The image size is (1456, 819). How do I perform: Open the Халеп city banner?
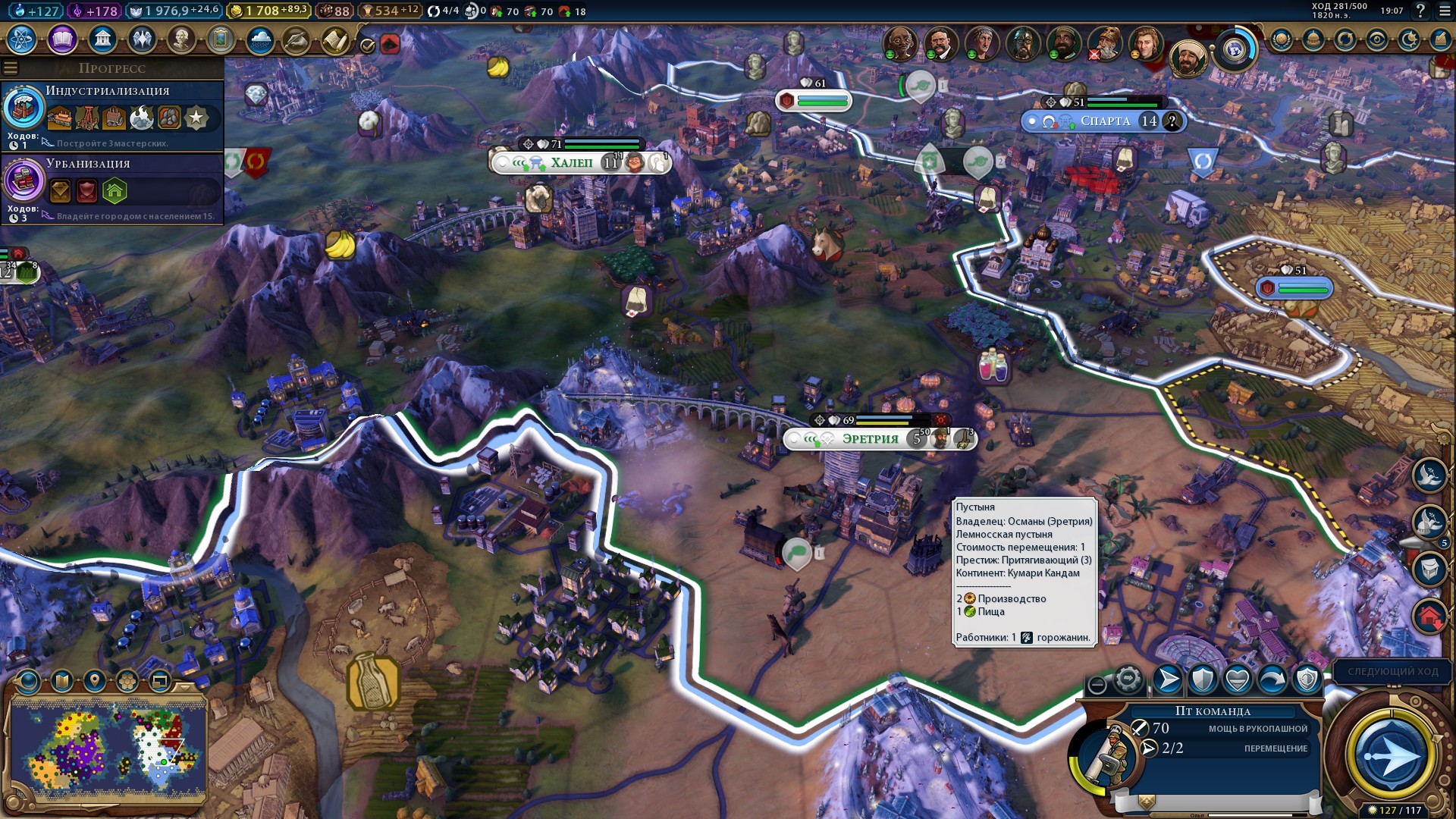pos(571,162)
